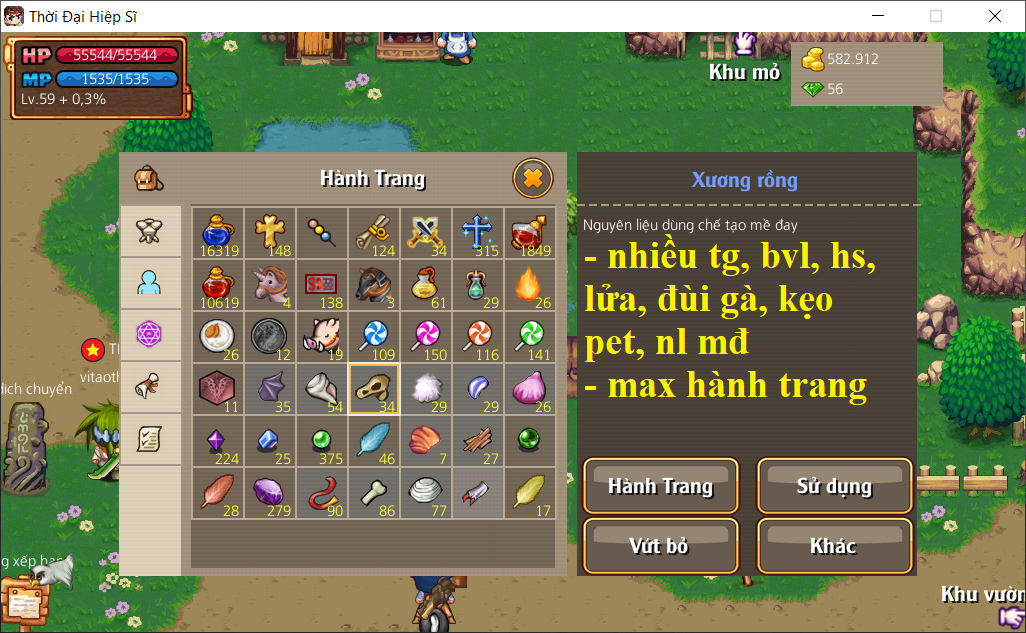1026x633 pixels.
Task: Maximize the game window
Action: [936, 16]
